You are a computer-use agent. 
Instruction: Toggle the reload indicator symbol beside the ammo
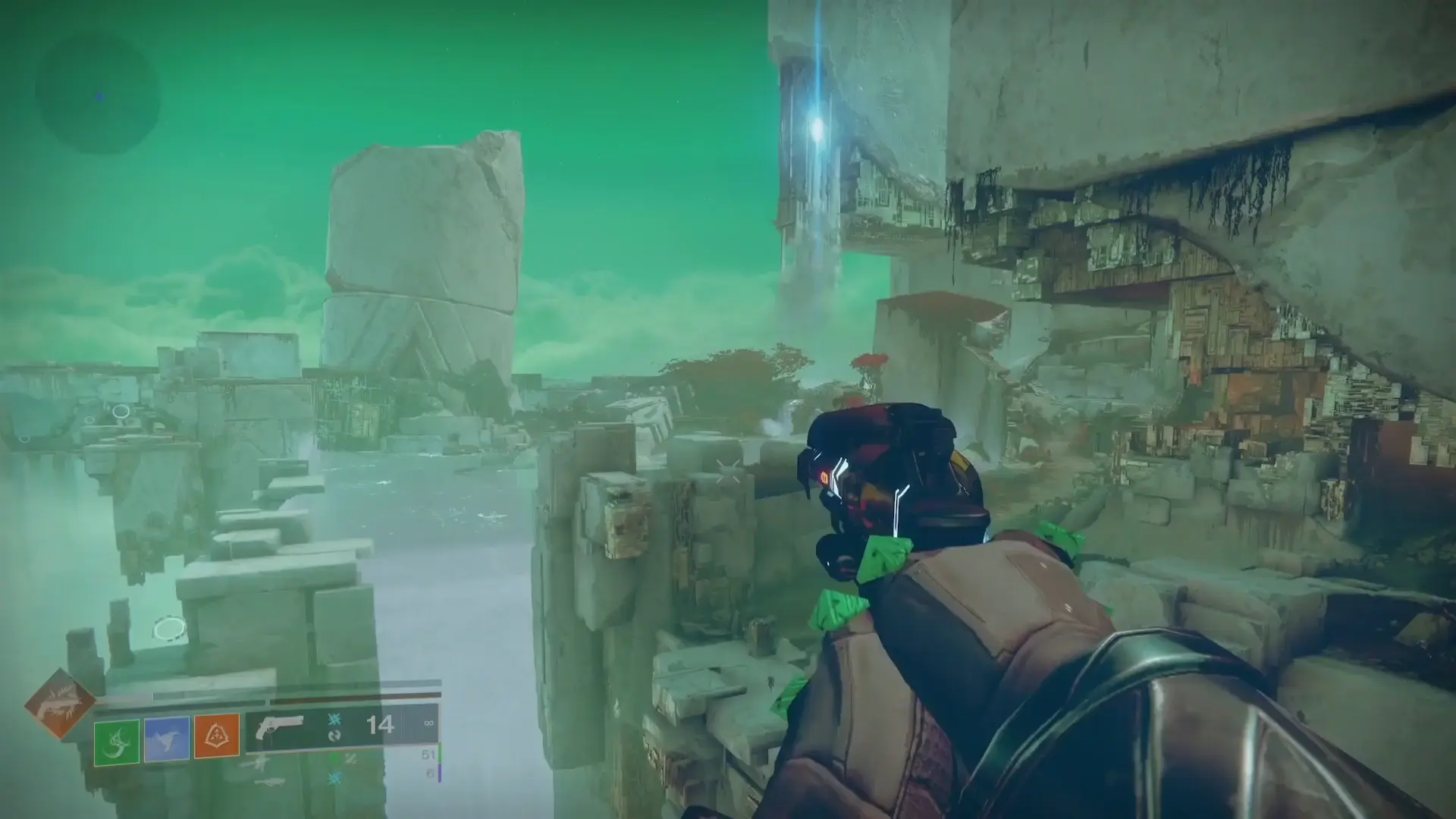336,736
